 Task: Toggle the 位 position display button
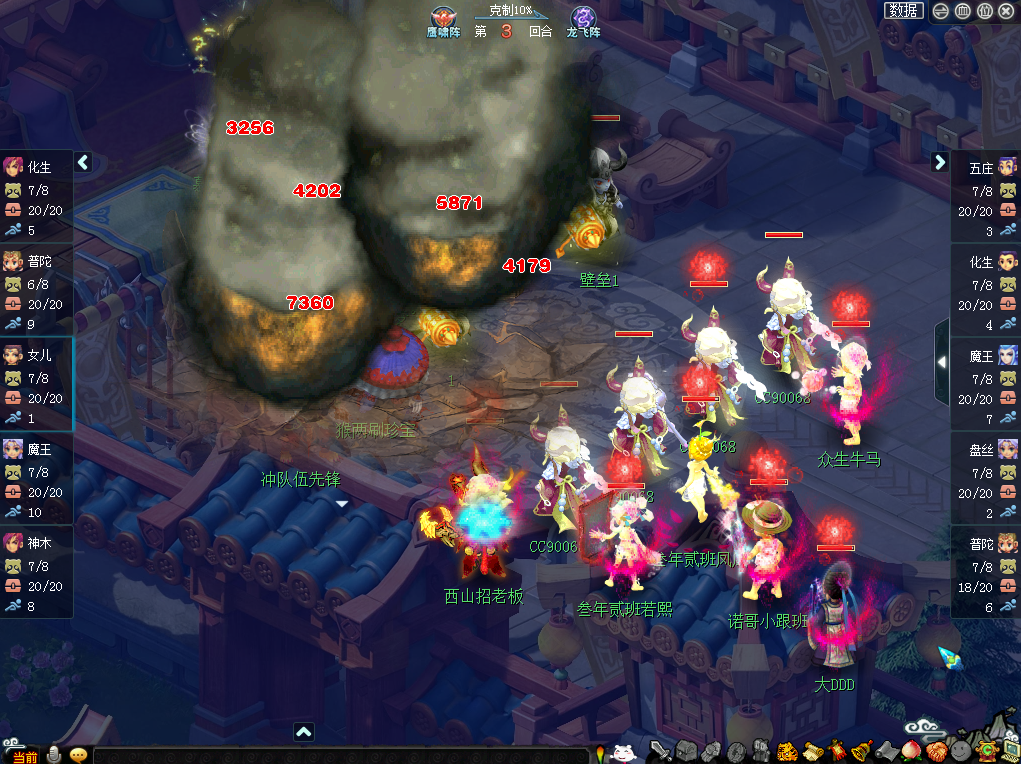[985, 11]
